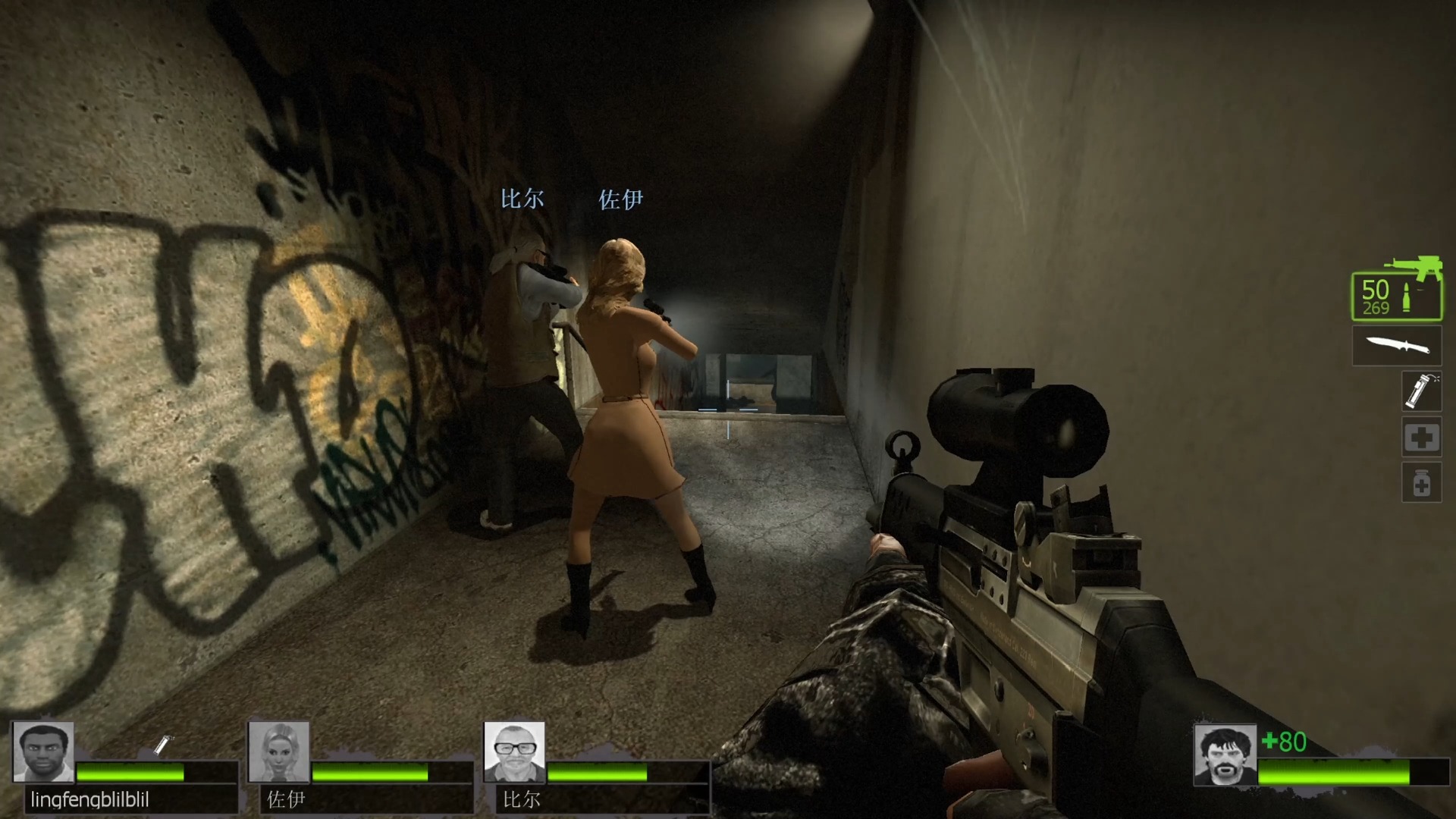1456x819 pixels.
Task: Choose the pipe bomb throwable slot
Action: point(1420,391)
